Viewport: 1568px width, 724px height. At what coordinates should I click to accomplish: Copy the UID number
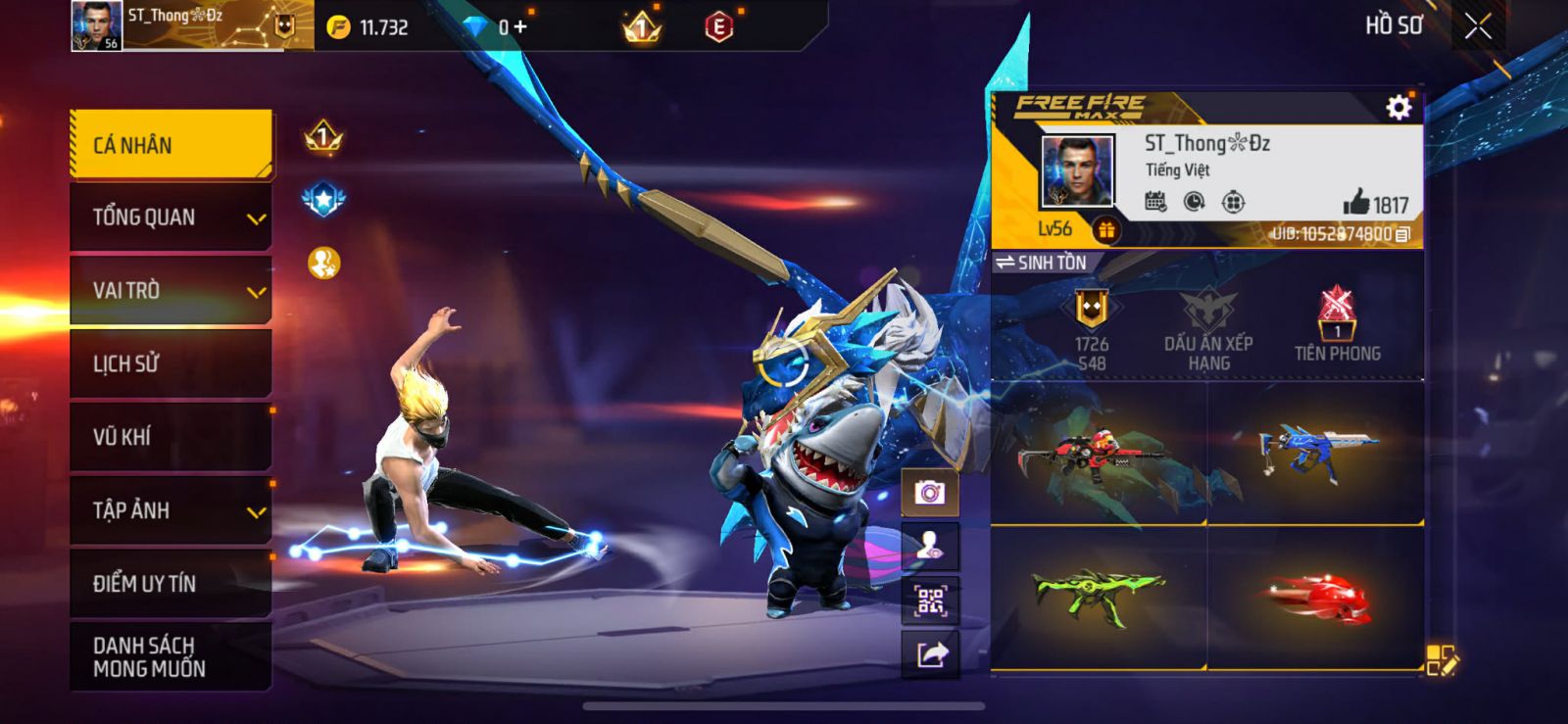tap(1403, 234)
